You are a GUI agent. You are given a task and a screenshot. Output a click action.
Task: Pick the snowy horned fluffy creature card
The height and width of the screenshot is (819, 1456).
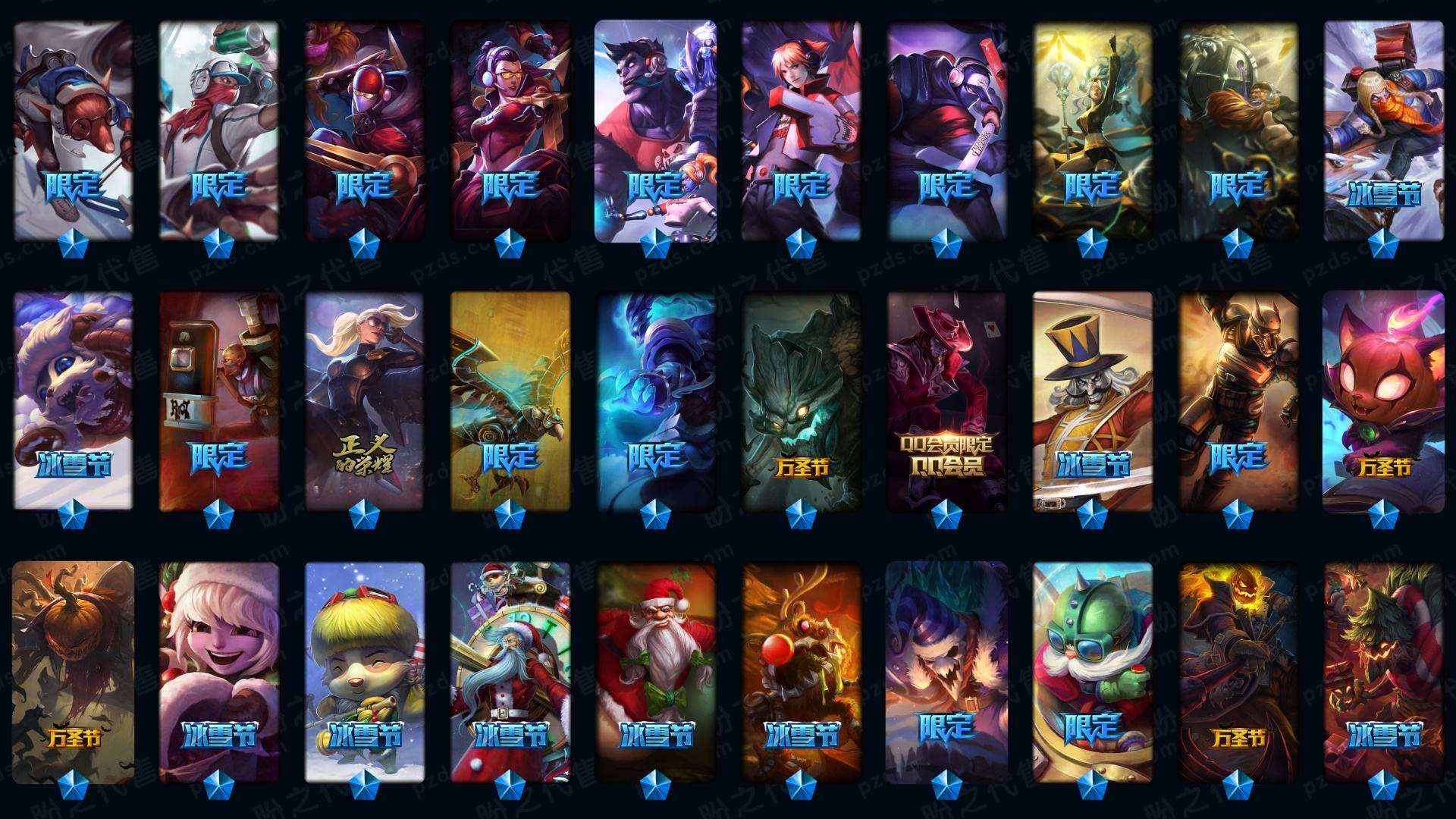click(73, 400)
